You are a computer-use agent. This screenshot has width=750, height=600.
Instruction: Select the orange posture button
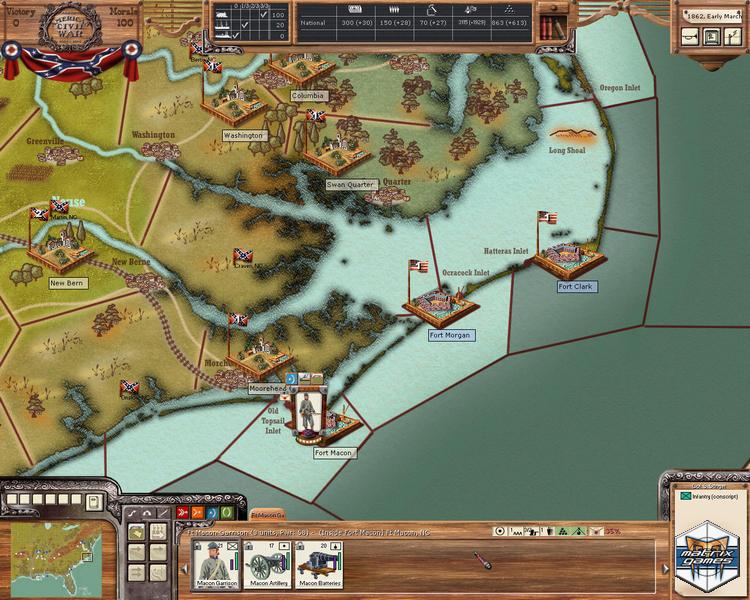198,513
